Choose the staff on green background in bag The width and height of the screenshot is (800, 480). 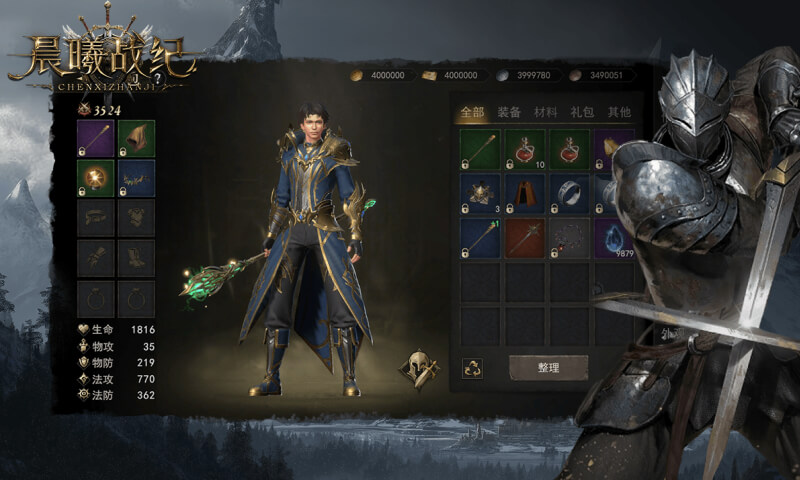(x=479, y=149)
